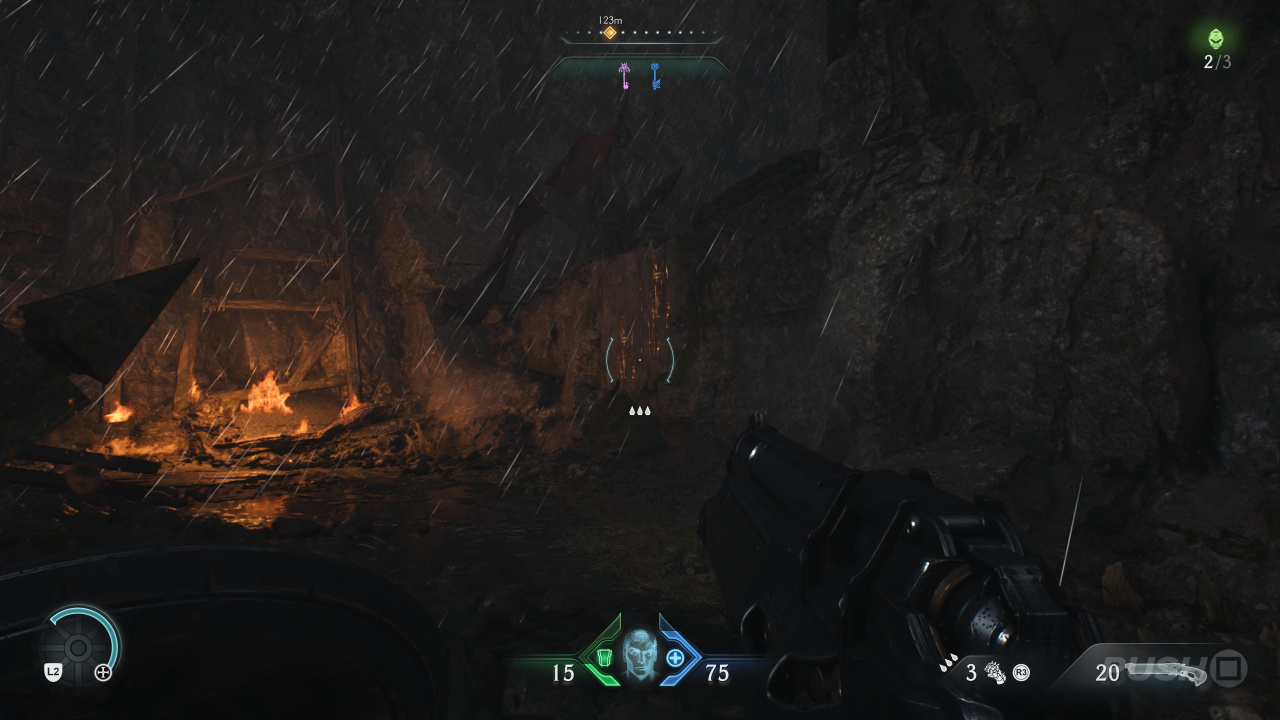Click the orange objective marker on the compass
The height and width of the screenshot is (720, 1280).
(x=609, y=33)
